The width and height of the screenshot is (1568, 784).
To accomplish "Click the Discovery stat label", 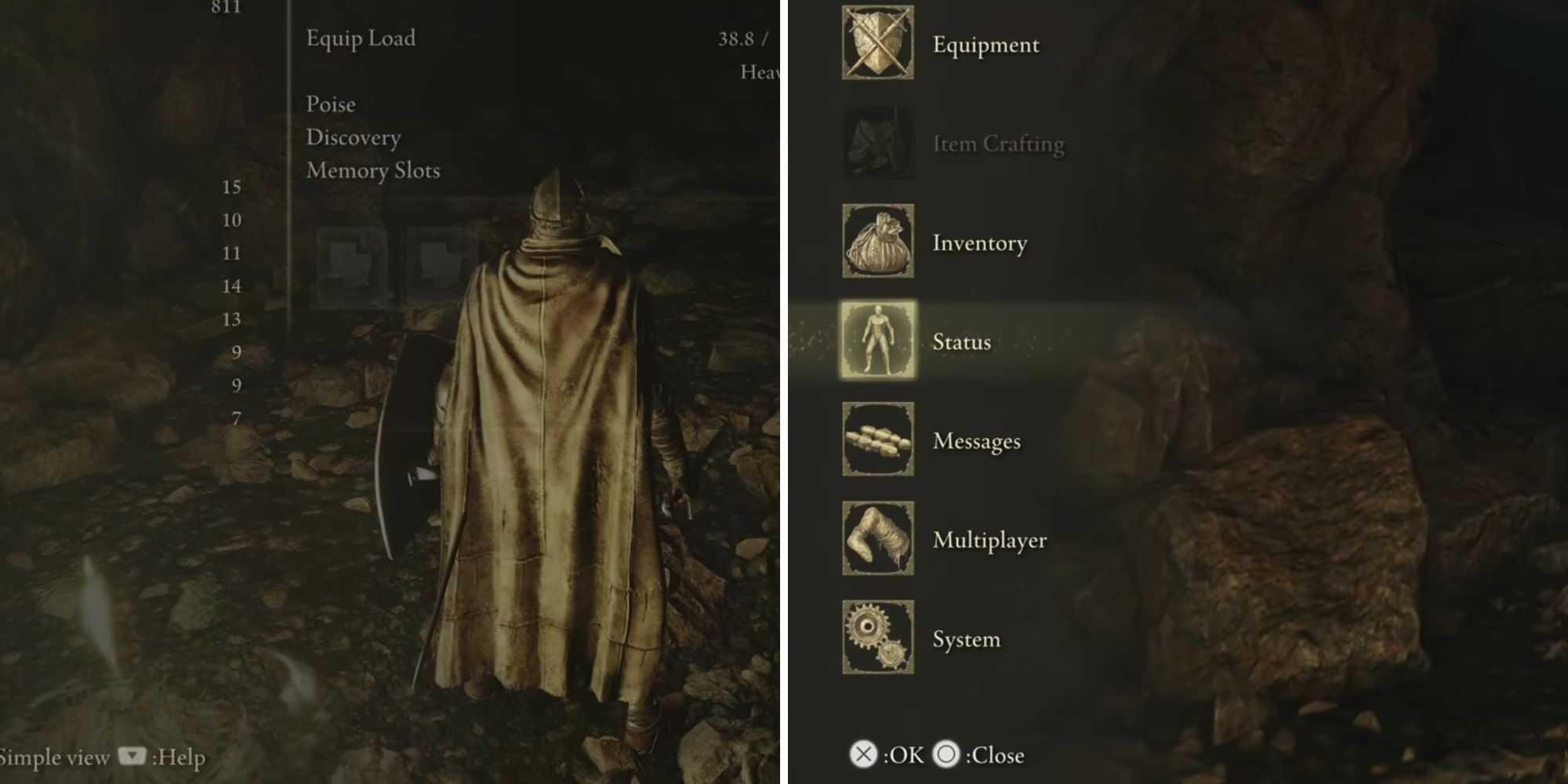I will (352, 137).
